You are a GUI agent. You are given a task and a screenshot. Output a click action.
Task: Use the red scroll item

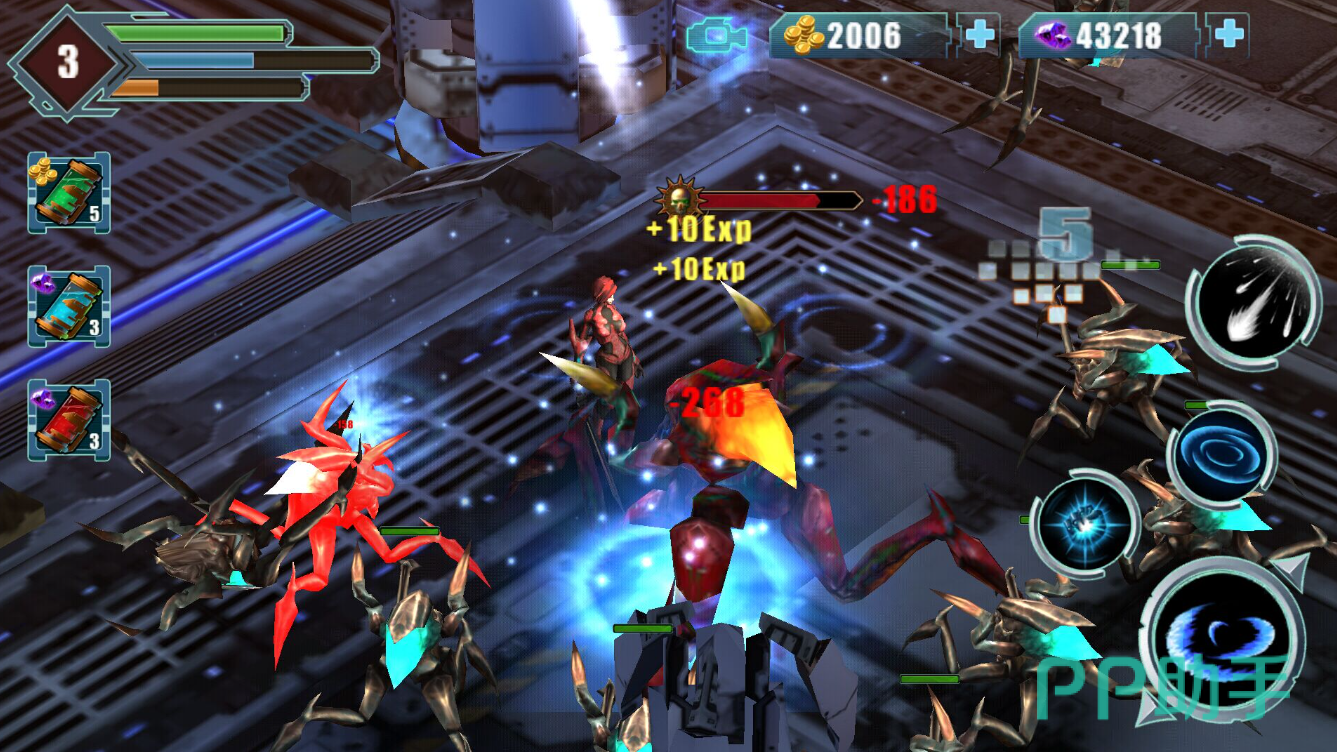pyautogui.click(x=68, y=420)
